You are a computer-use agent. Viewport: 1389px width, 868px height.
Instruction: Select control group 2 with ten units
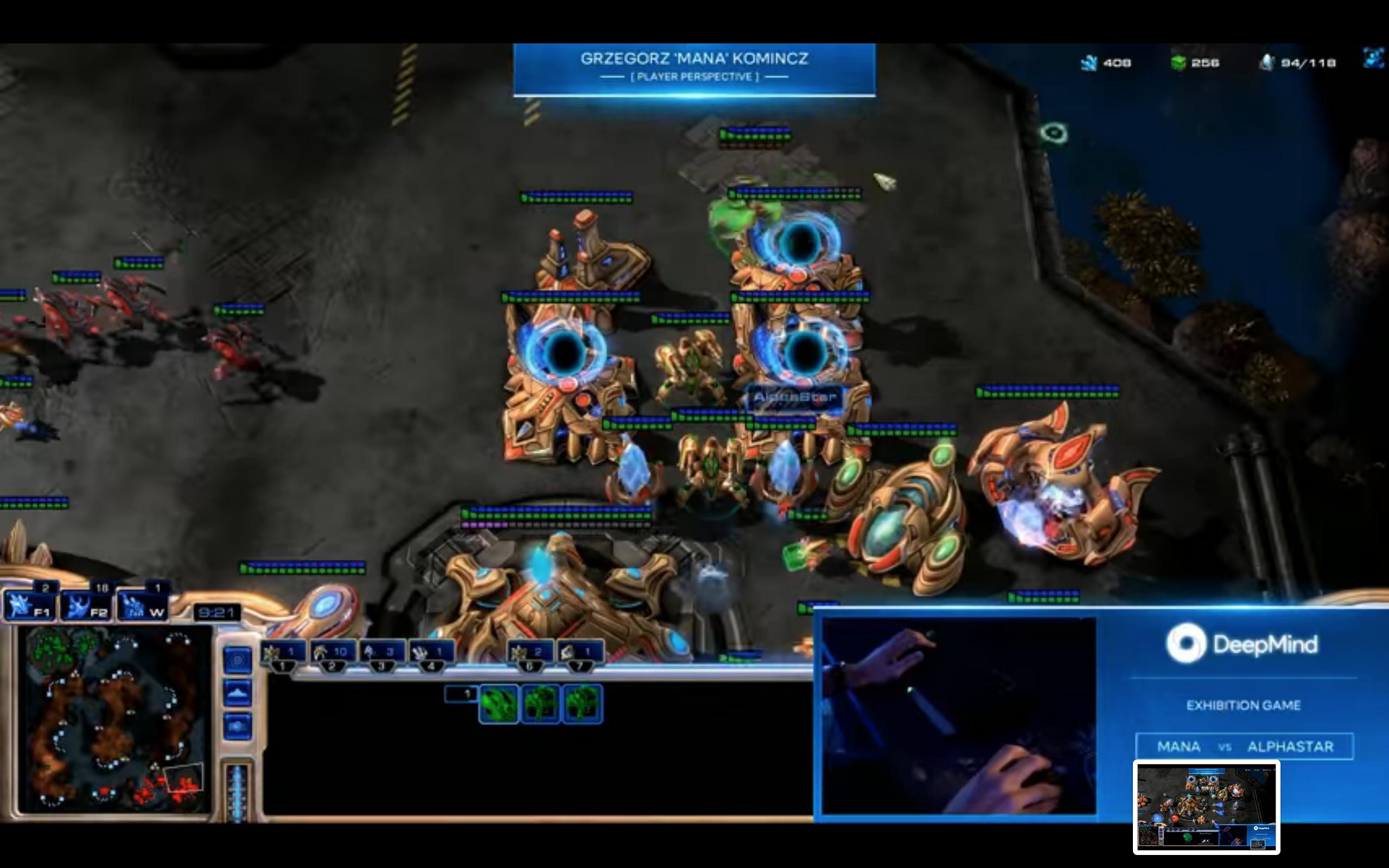tap(332, 654)
